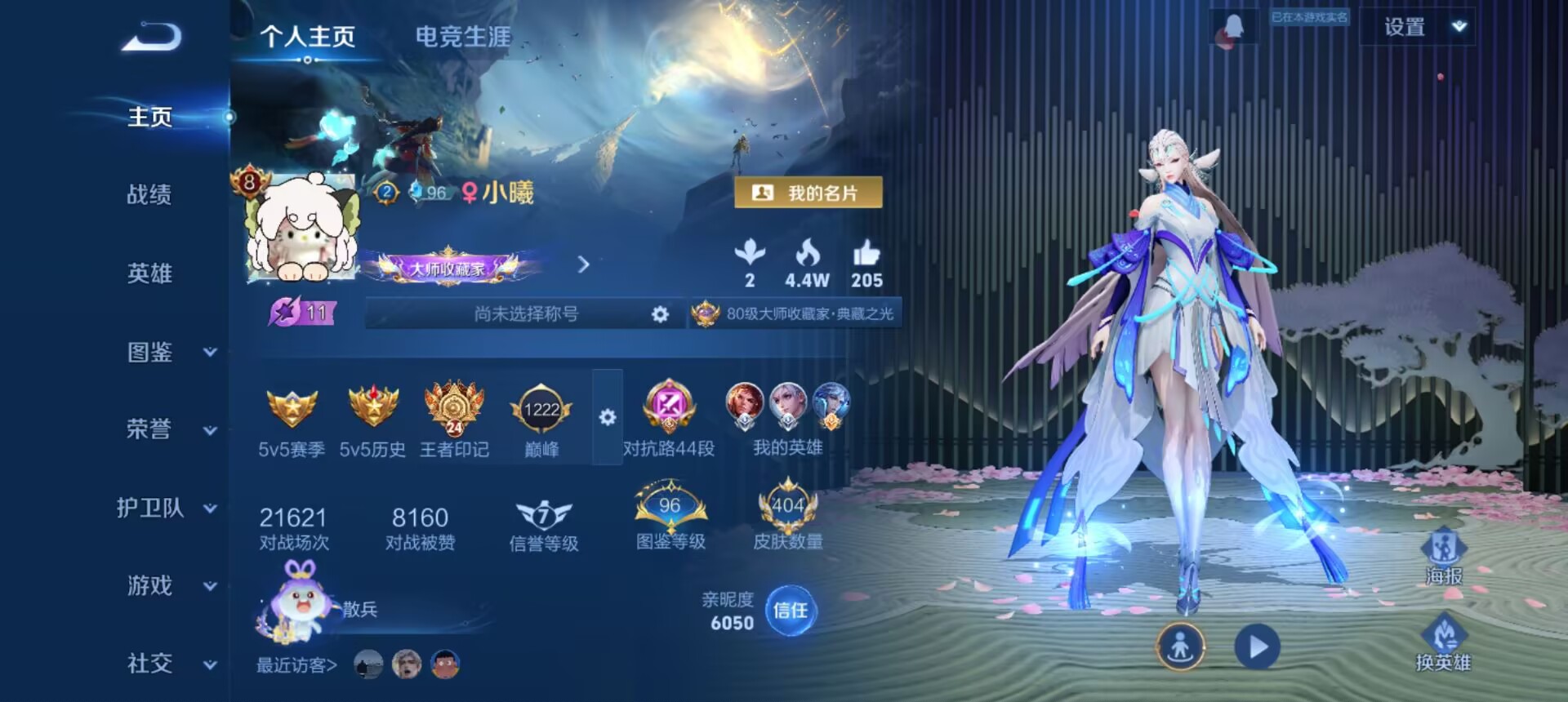Open the arrow next to 大师收藏家 banner
Viewport: 1568px width, 702px height.
(x=583, y=266)
